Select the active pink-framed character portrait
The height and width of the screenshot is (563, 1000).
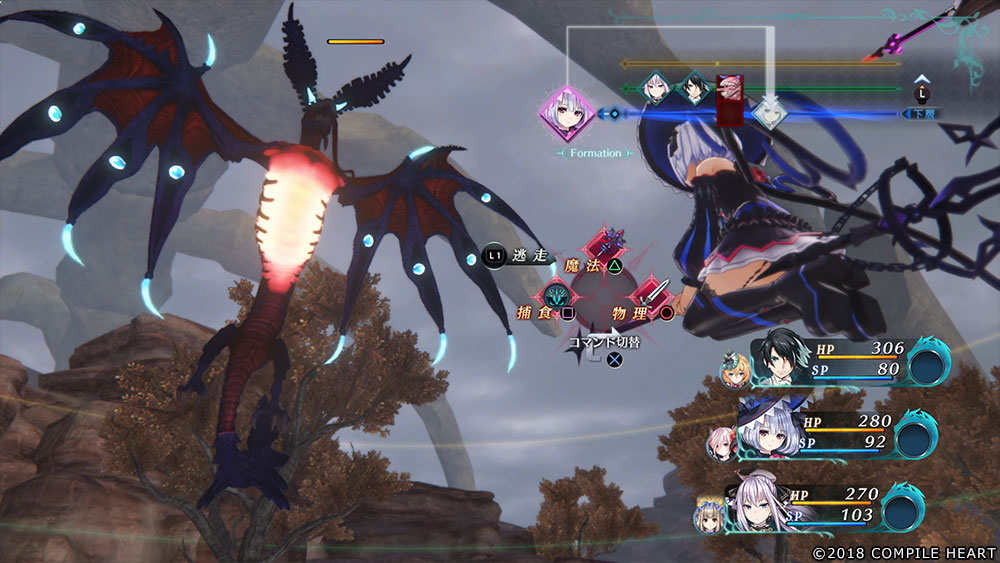pyautogui.click(x=567, y=114)
